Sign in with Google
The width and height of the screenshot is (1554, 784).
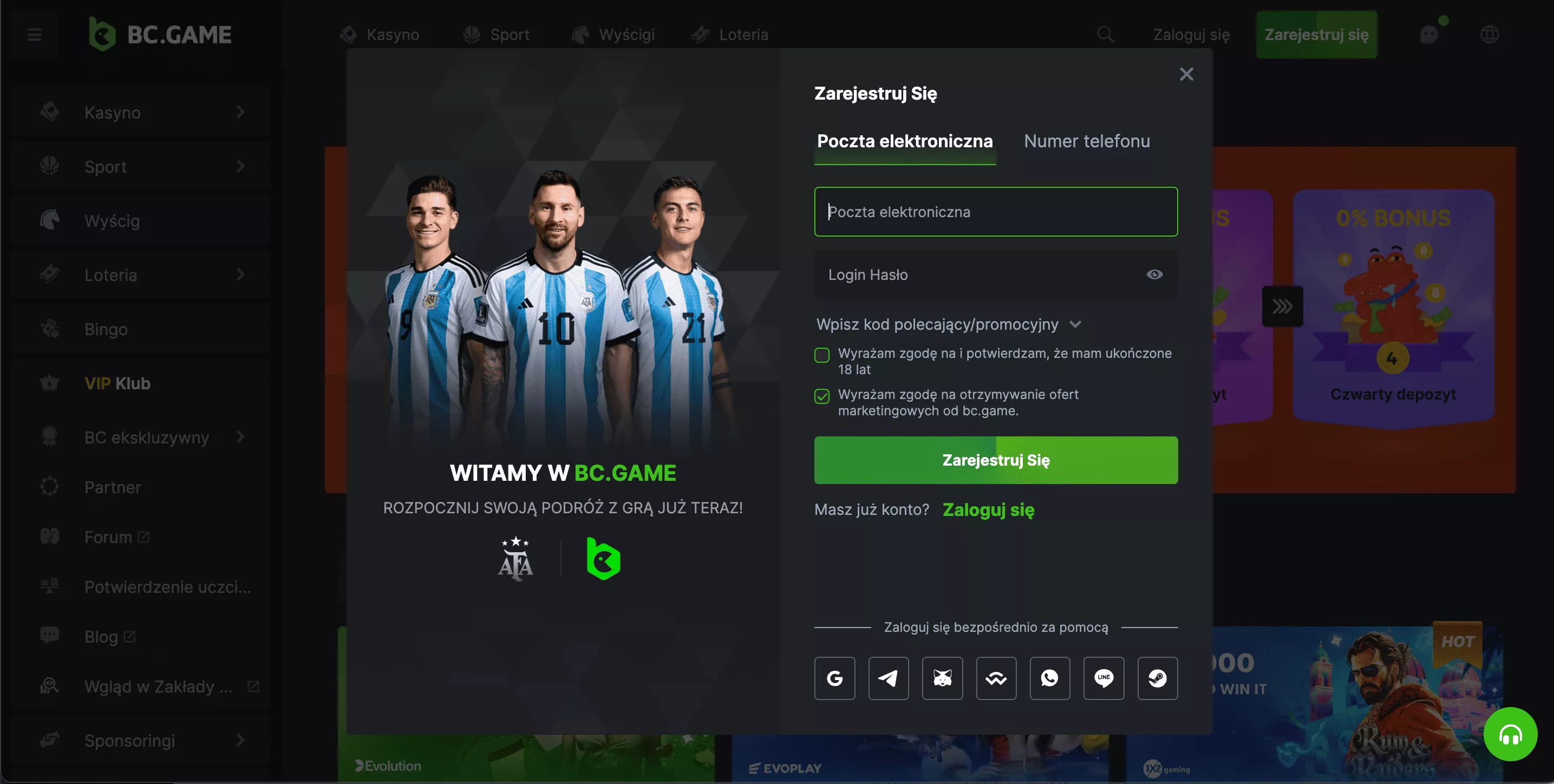pos(834,678)
